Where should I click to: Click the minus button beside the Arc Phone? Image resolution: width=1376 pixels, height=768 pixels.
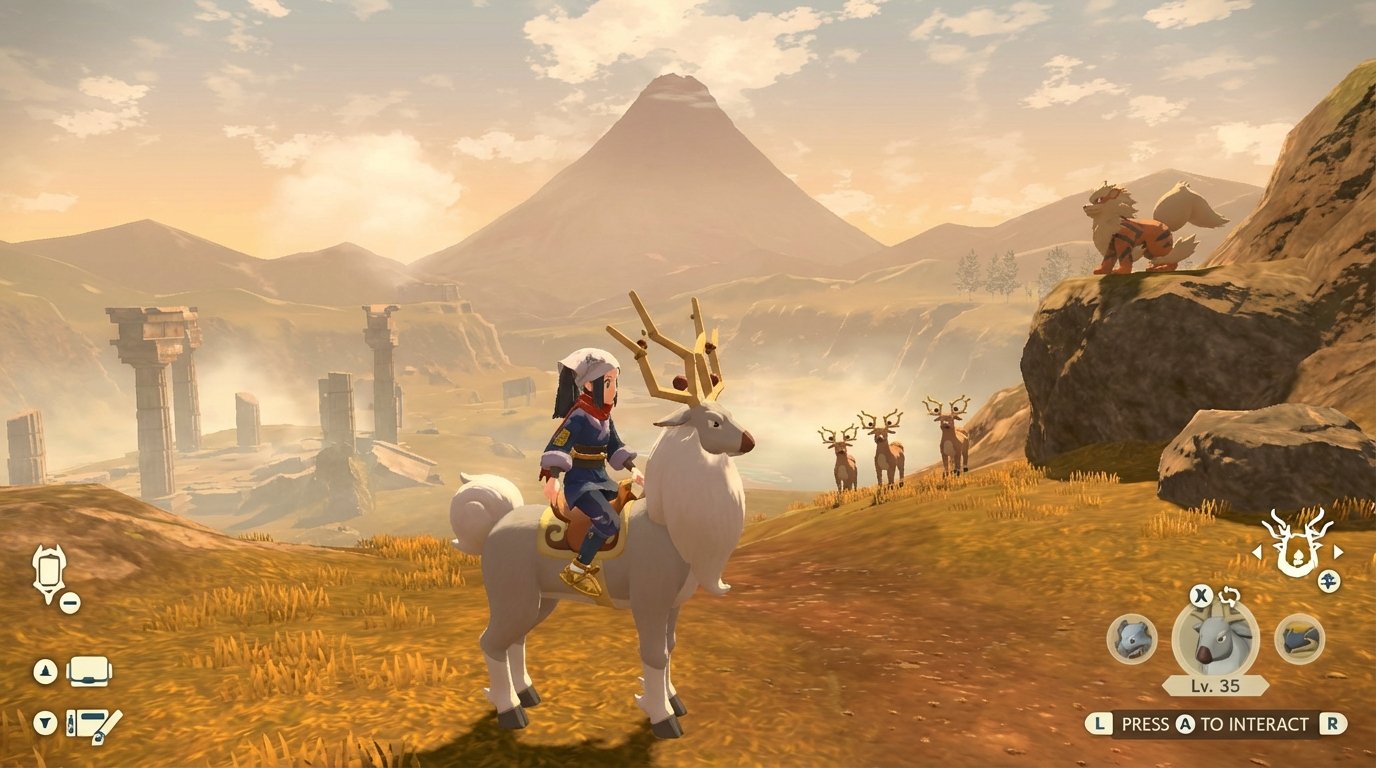click(x=70, y=601)
